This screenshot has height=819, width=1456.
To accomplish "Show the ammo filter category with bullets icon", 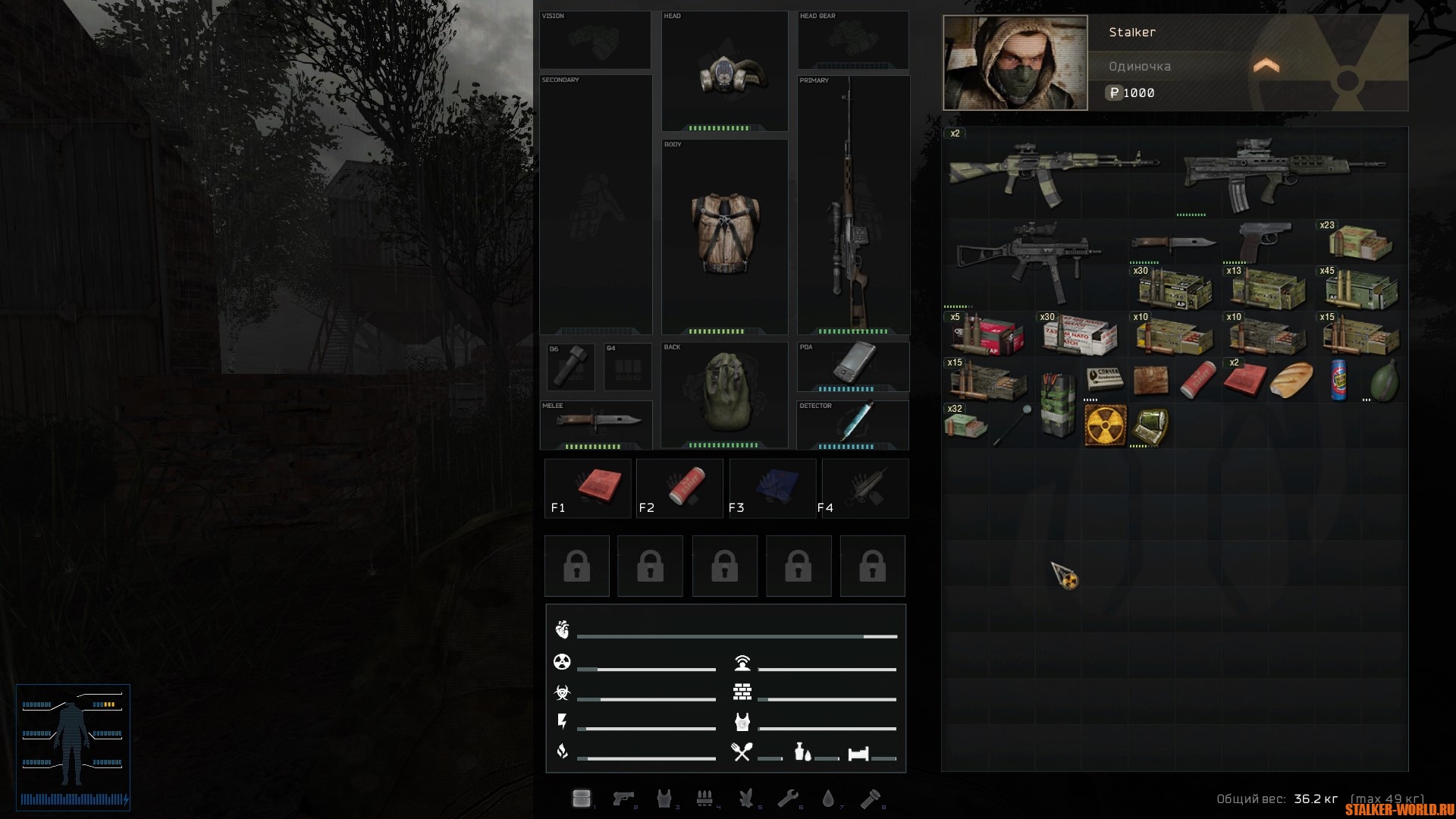I will coord(704,798).
